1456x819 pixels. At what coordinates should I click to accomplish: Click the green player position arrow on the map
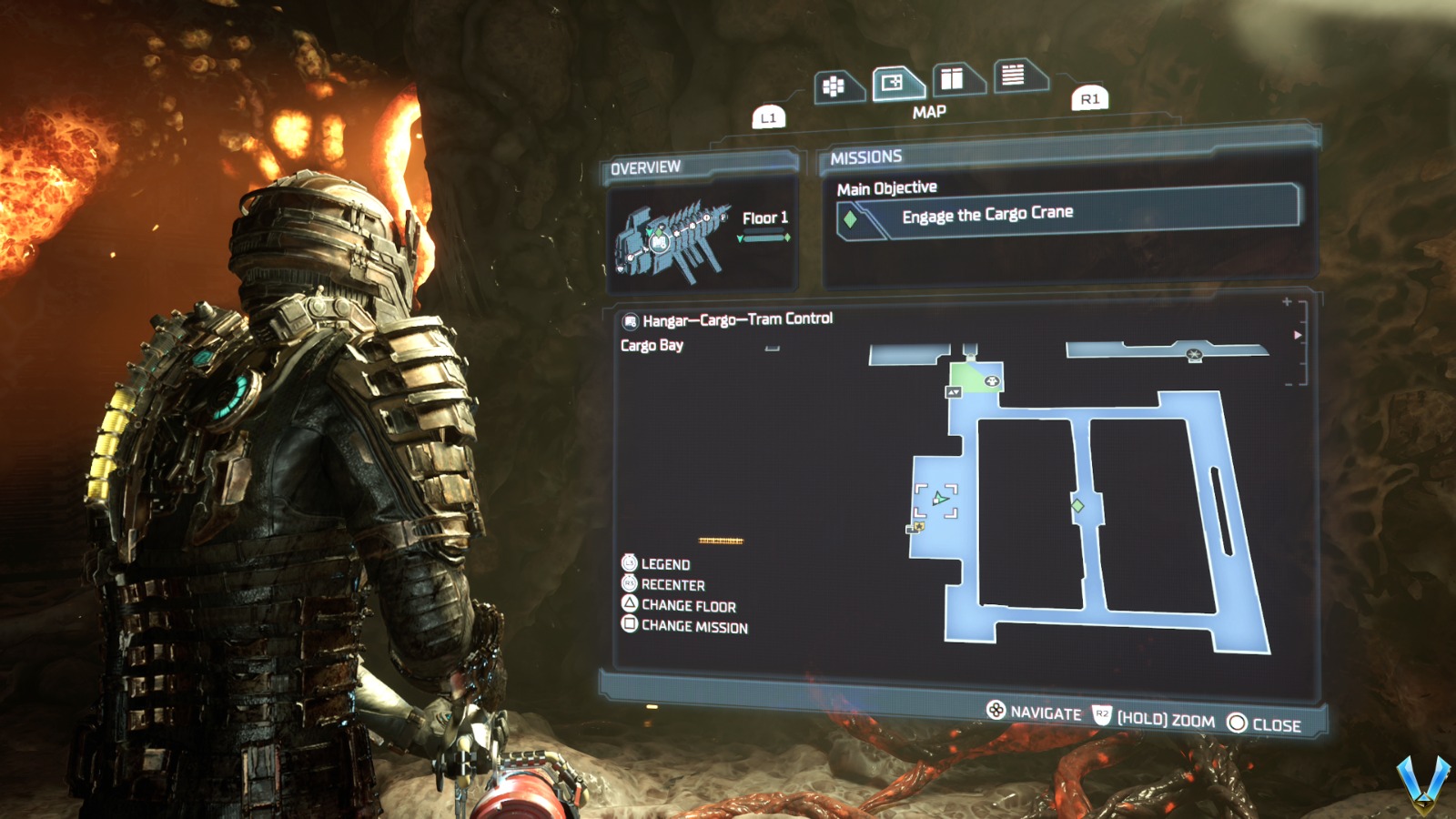pyautogui.click(x=941, y=500)
